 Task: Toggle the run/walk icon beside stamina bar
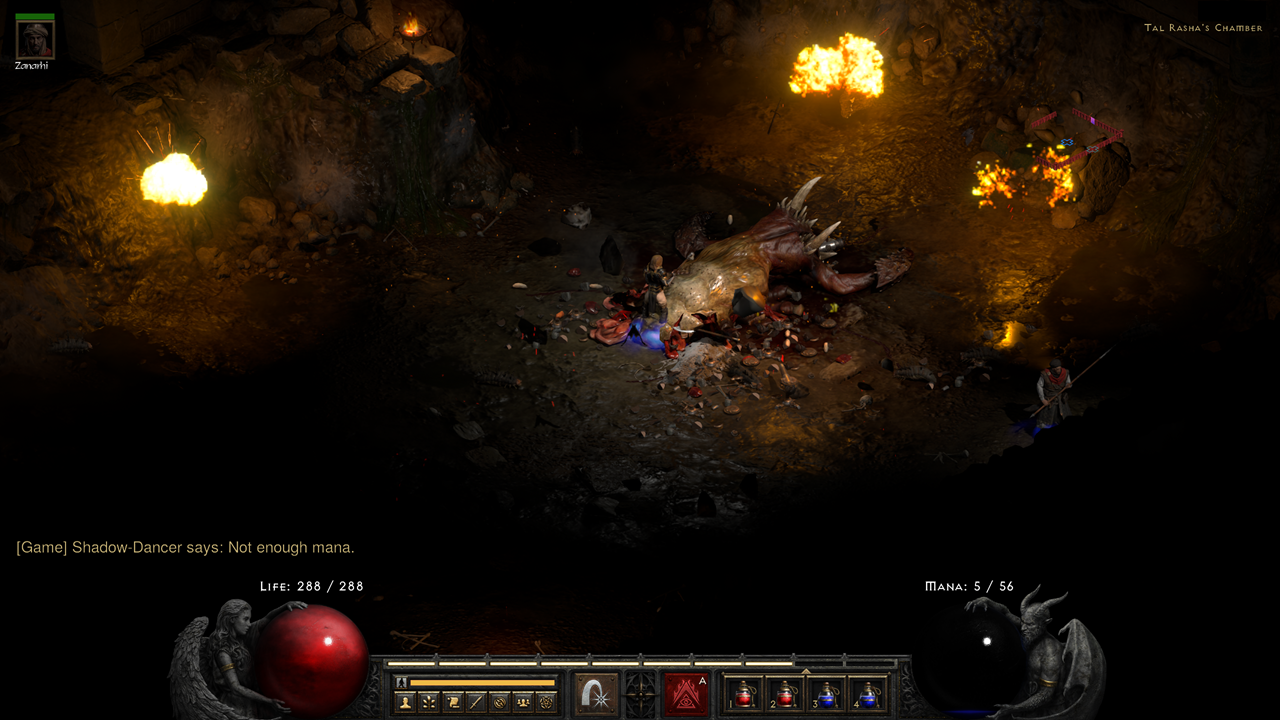(x=401, y=682)
